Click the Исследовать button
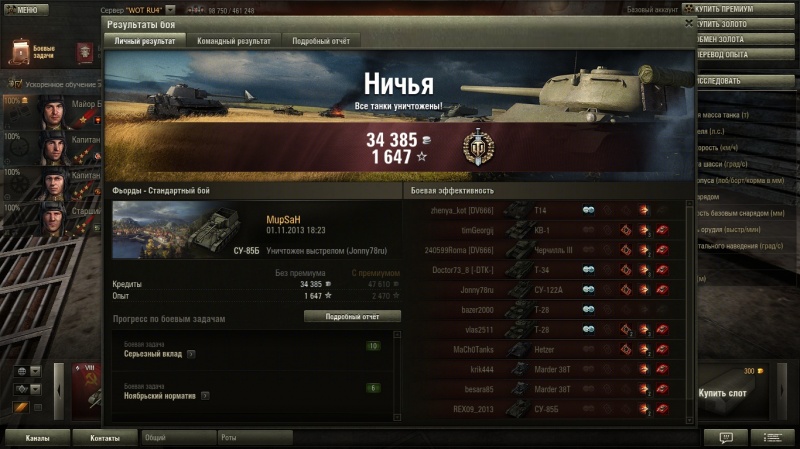This screenshot has width=800, height=449. [x=744, y=81]
